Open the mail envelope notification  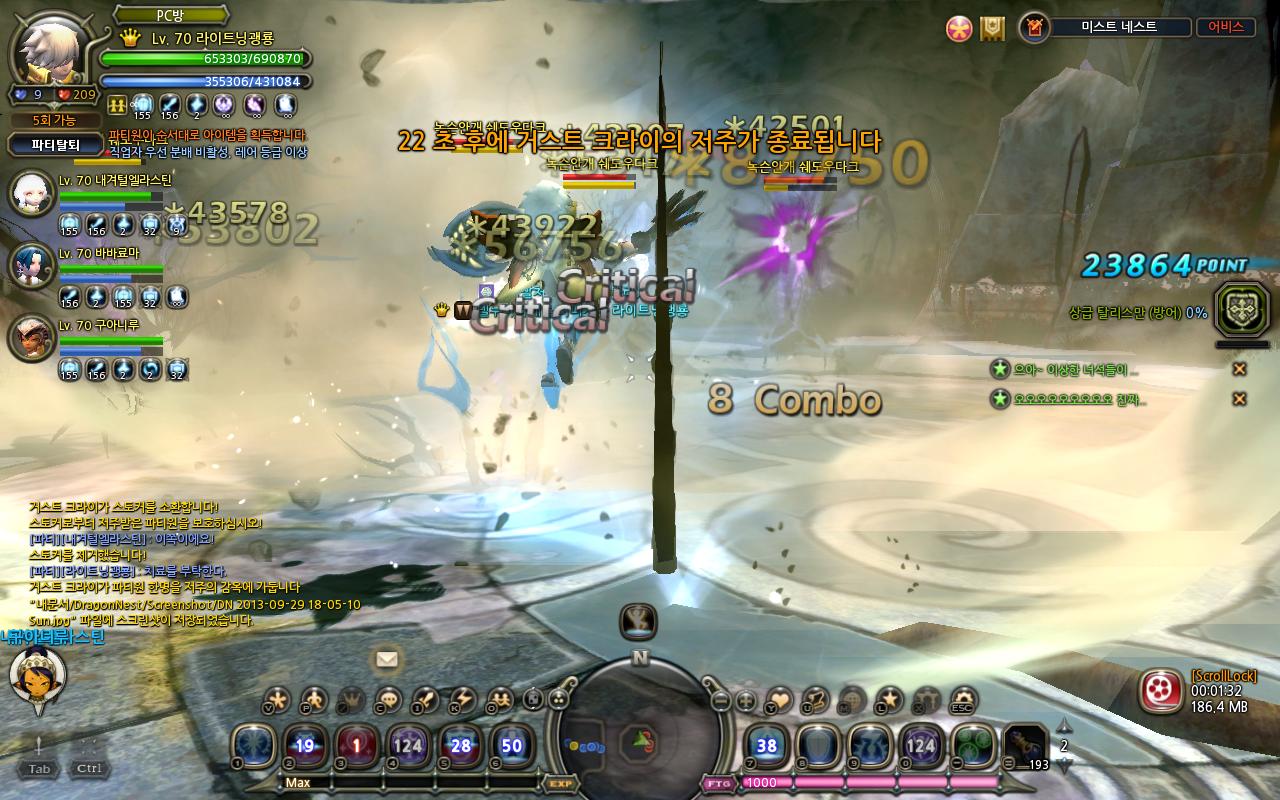(387, 659)
